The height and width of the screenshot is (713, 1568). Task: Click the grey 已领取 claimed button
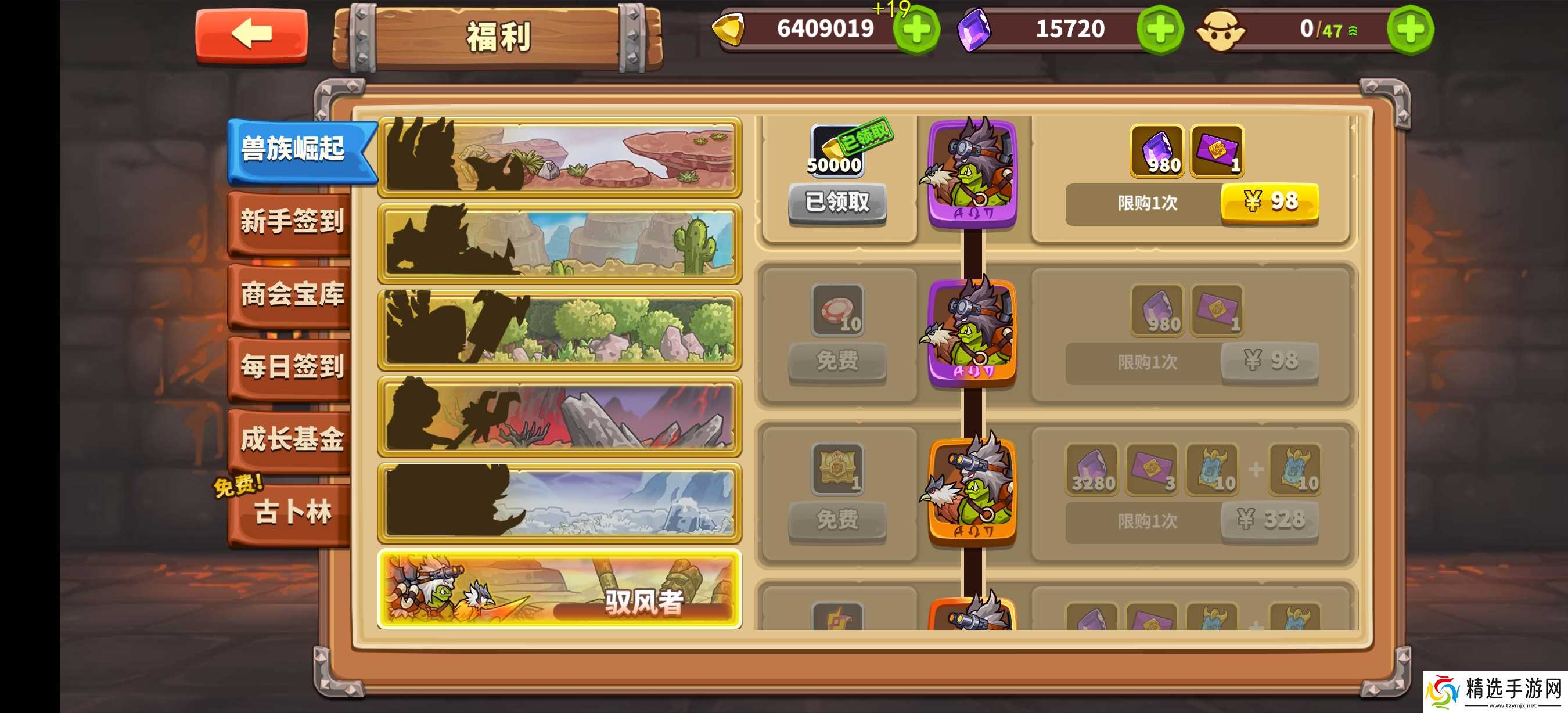[x=837, y=203]
